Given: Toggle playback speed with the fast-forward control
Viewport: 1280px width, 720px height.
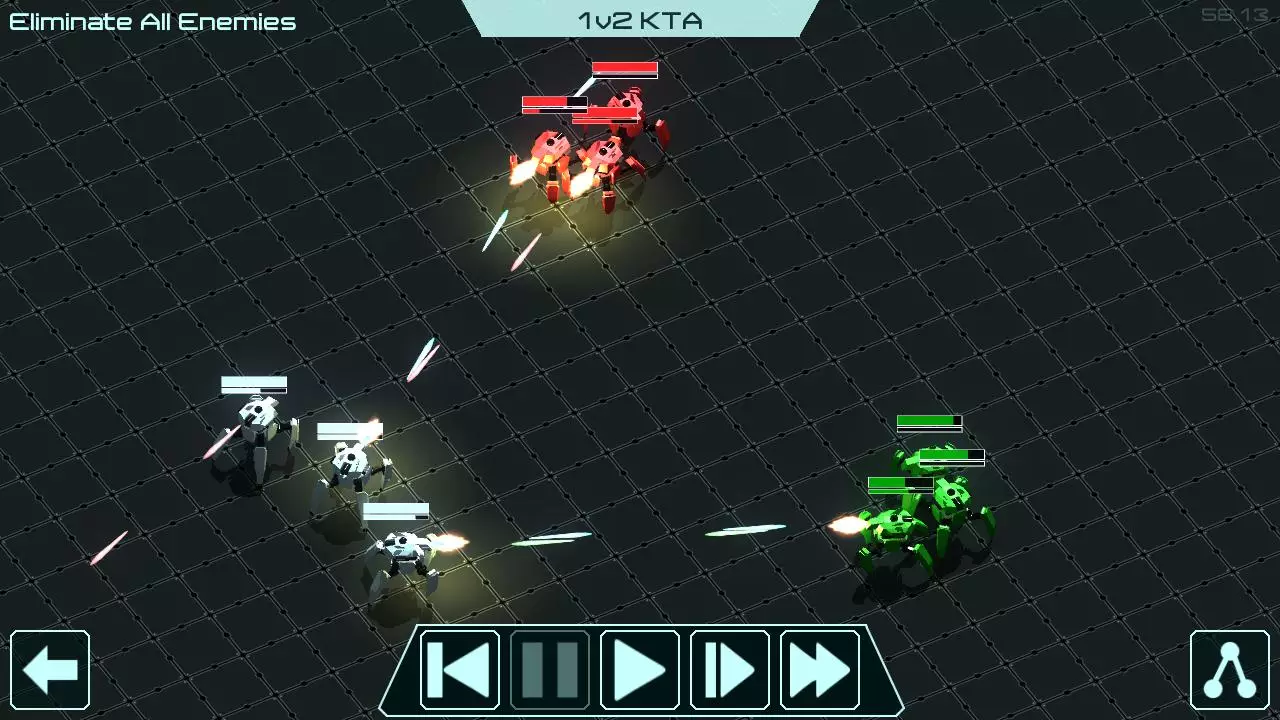Looking at the screenshot, I should tap(819, 669).
